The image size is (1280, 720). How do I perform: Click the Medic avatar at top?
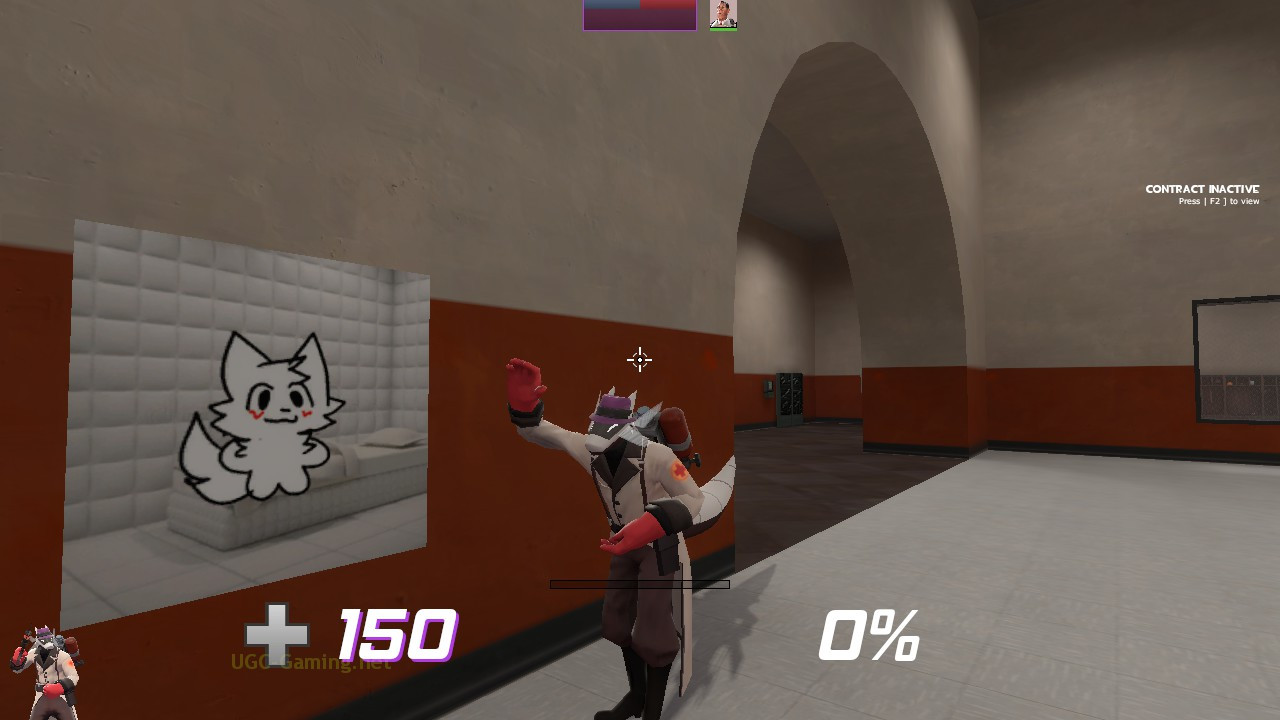[722, 13]
